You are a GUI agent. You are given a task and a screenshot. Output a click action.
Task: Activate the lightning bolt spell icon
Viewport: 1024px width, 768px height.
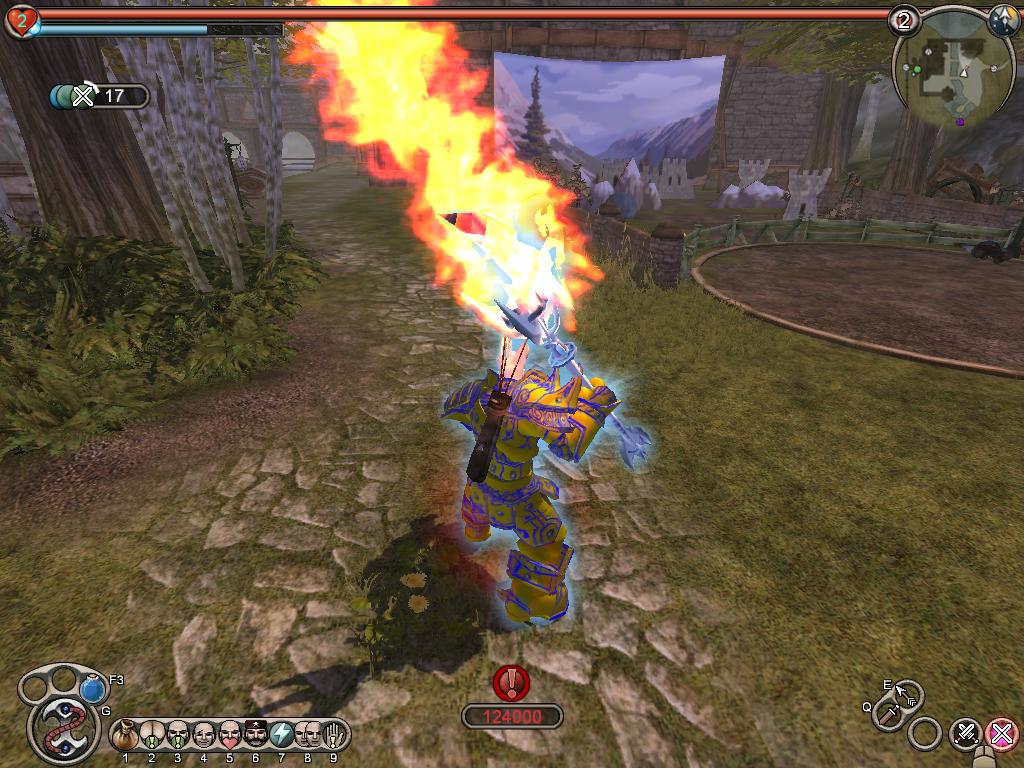click(282, 735)
